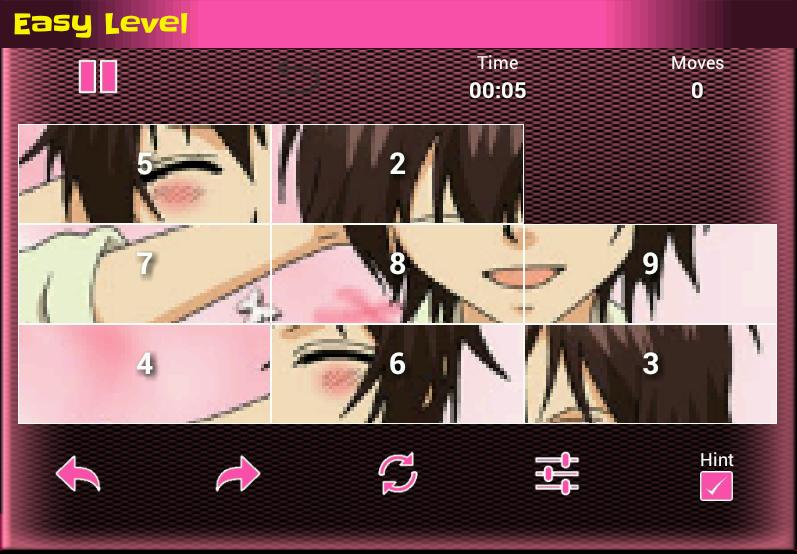This screenshot has height=554, width=797.
Task: Toggle the Hint checkbox
Action: pyautogui.click(x=716, y=486)
